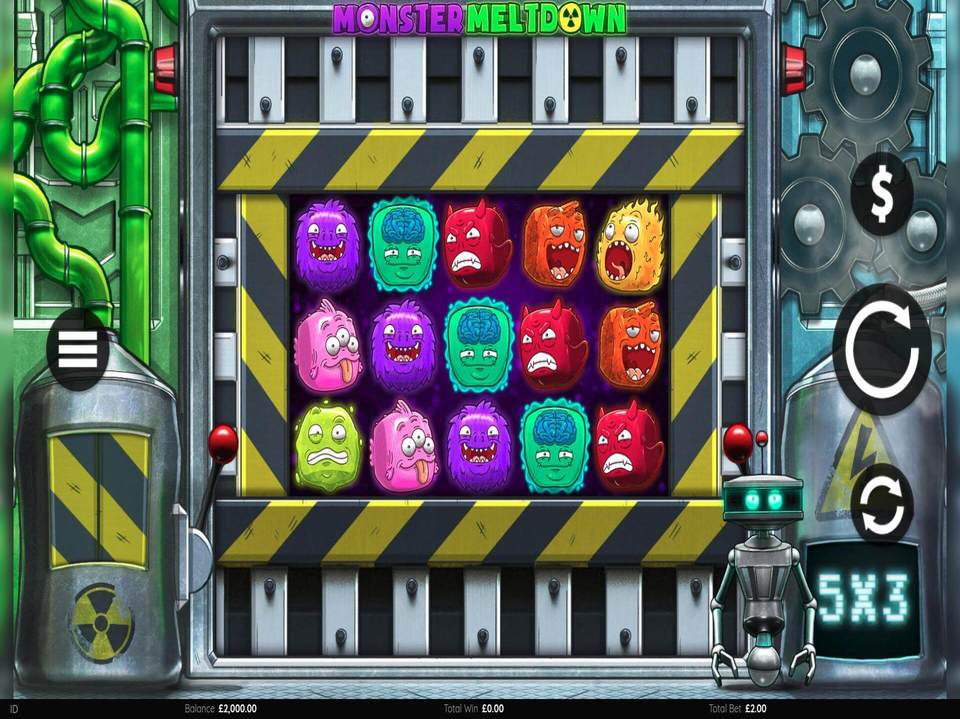Activate the autoplay double-arrow button
960x719 pixels.
[x=881, y=504]
